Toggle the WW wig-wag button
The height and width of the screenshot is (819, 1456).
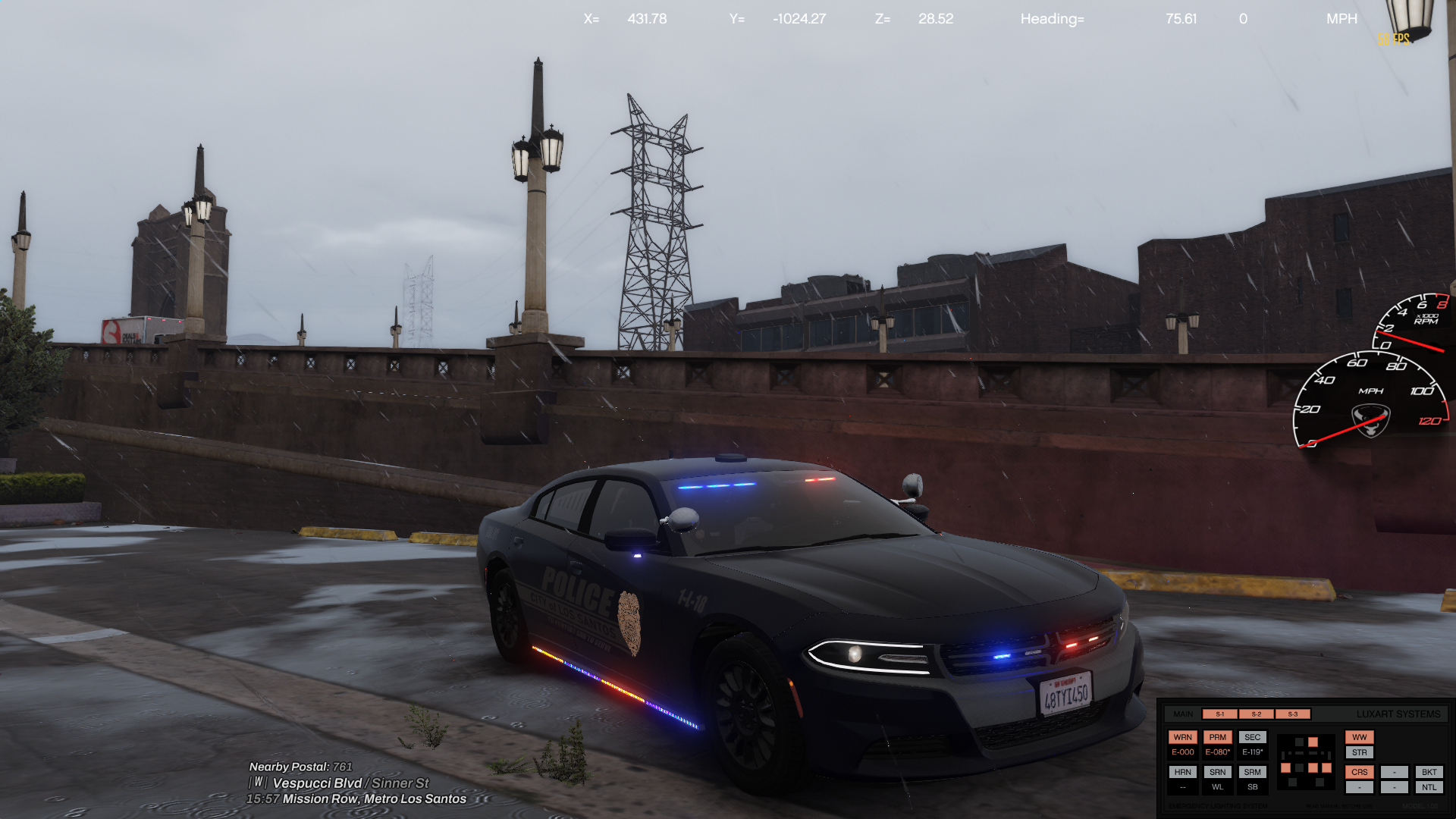click(x=1359, y=737)
